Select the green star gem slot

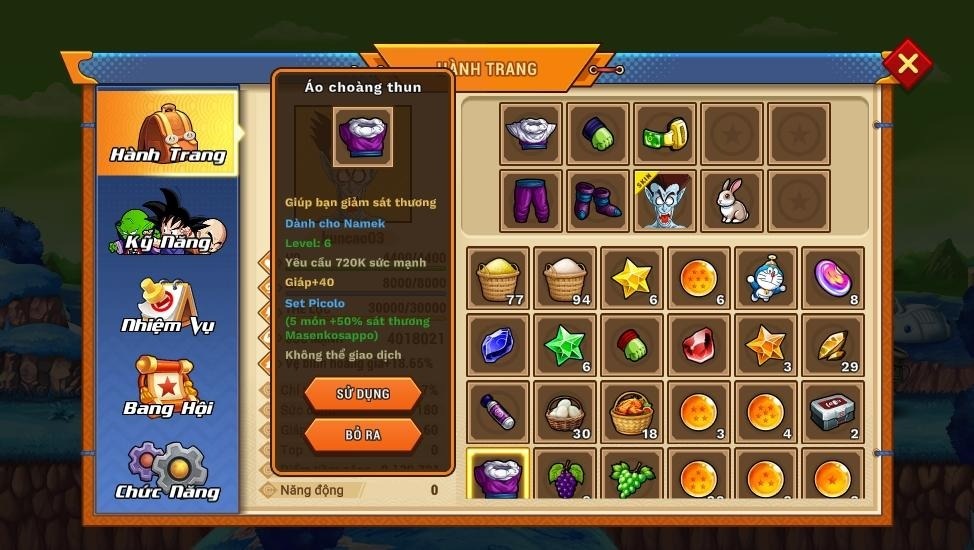pos(565,345)
